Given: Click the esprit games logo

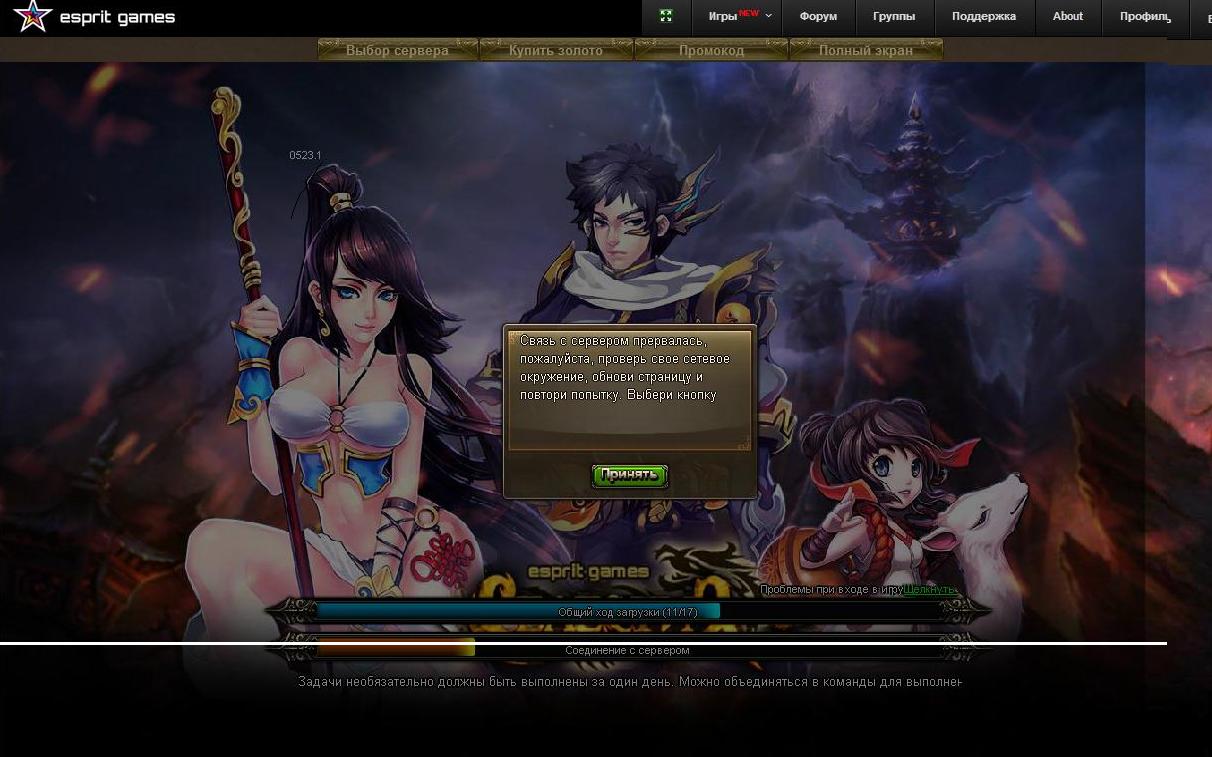Looking at the screenshot, I should (94, 17).
